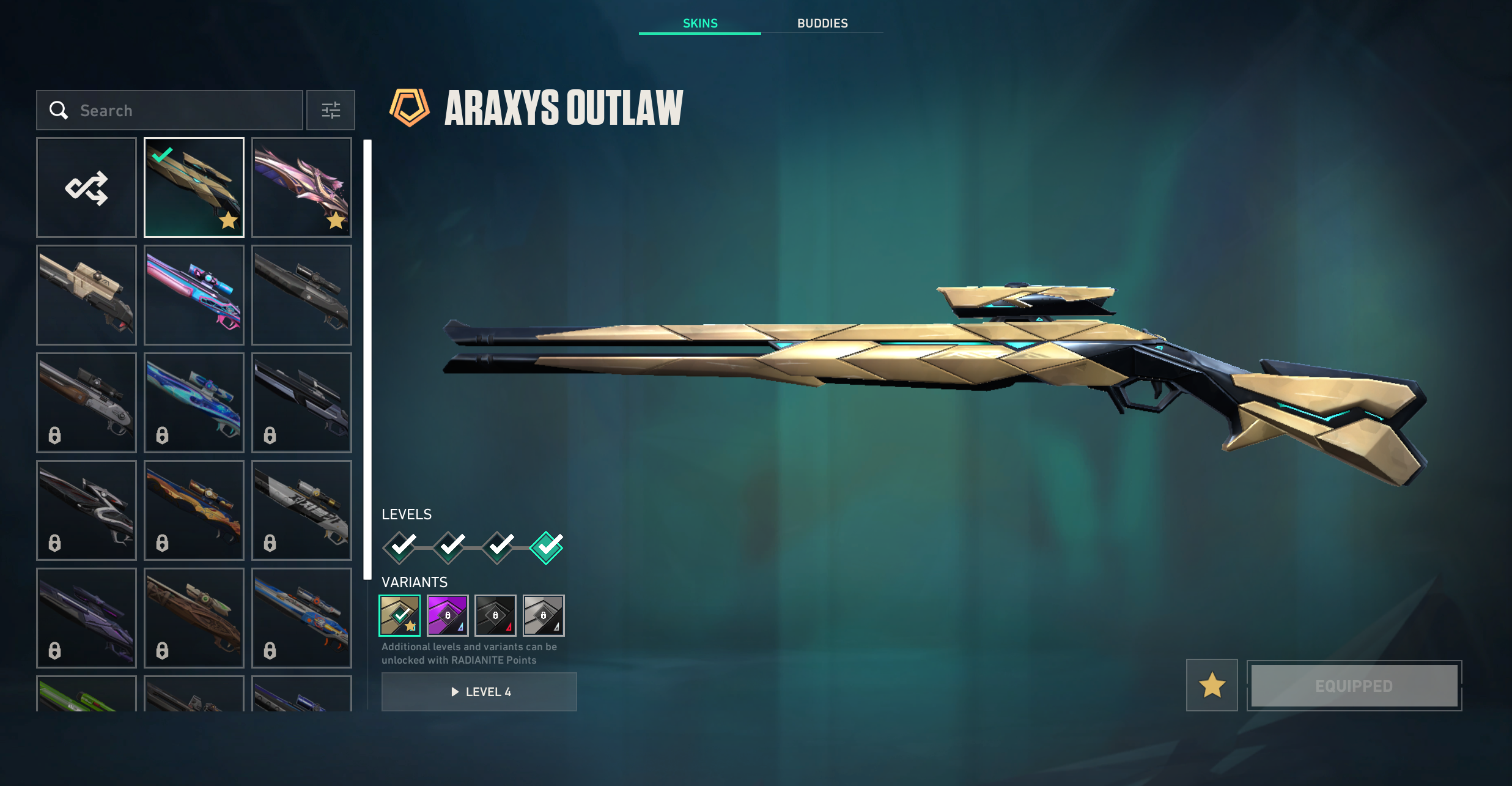Select the locked purple variant
1512x786 pixels.
pyautogui.click(x=448, y=615)
